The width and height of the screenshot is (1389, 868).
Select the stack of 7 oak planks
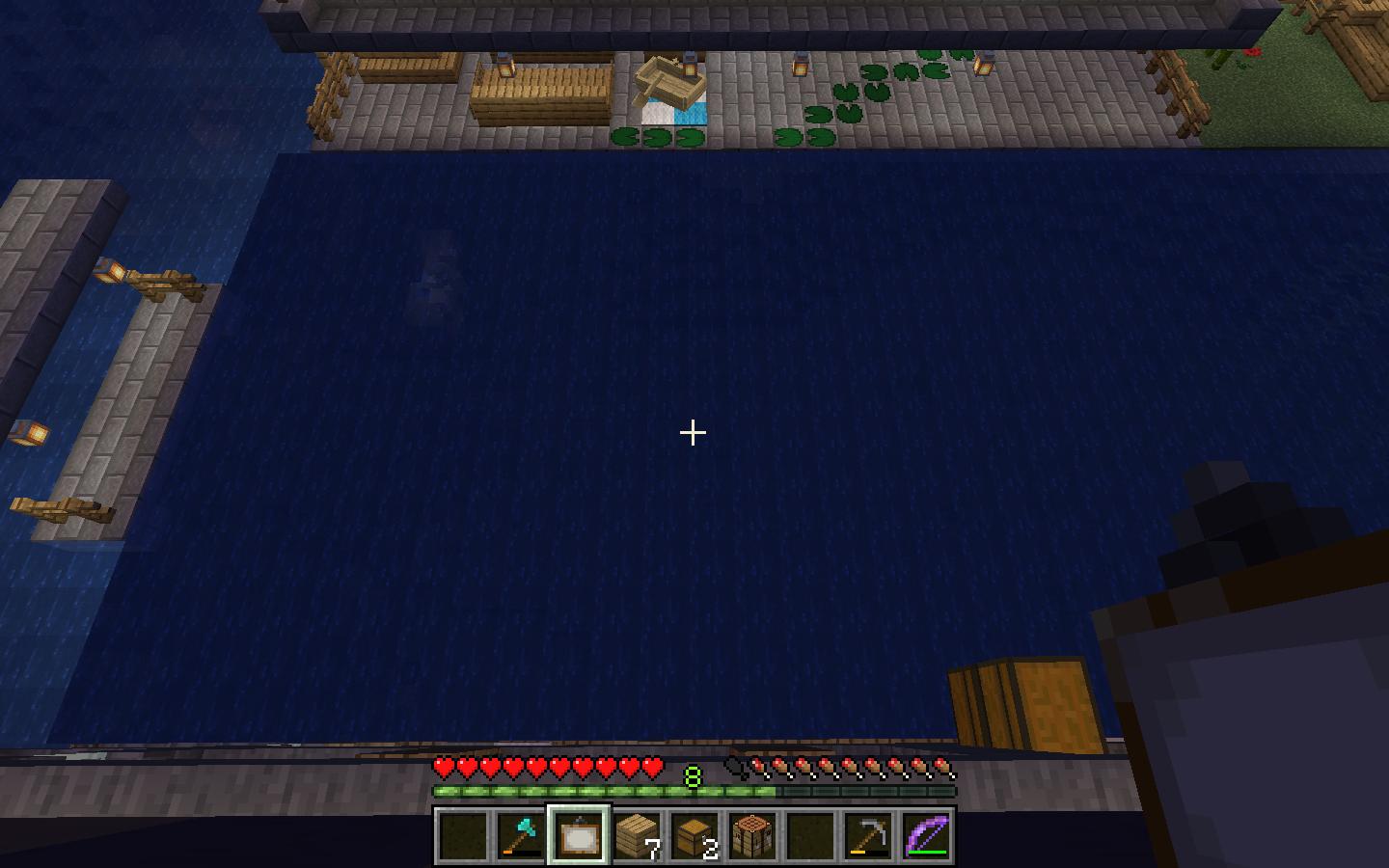(x=636, y=835)
